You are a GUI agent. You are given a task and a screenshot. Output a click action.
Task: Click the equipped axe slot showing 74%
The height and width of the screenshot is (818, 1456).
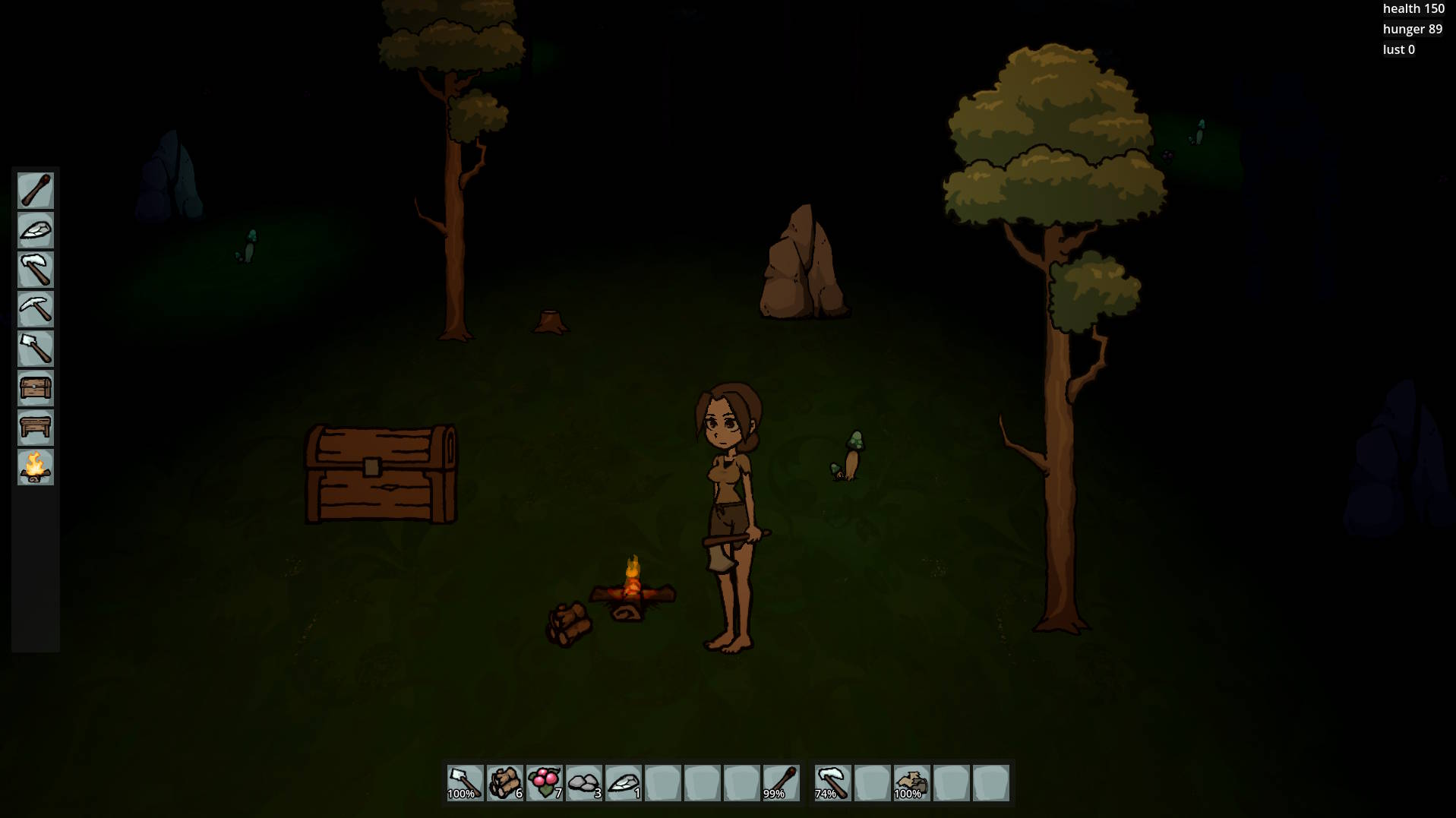tap(832, 783)
